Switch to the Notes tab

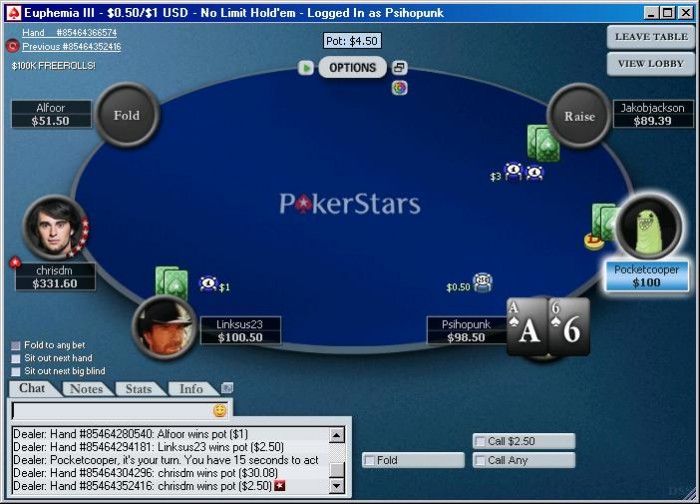pyautogui.click(x=87, y=389)
